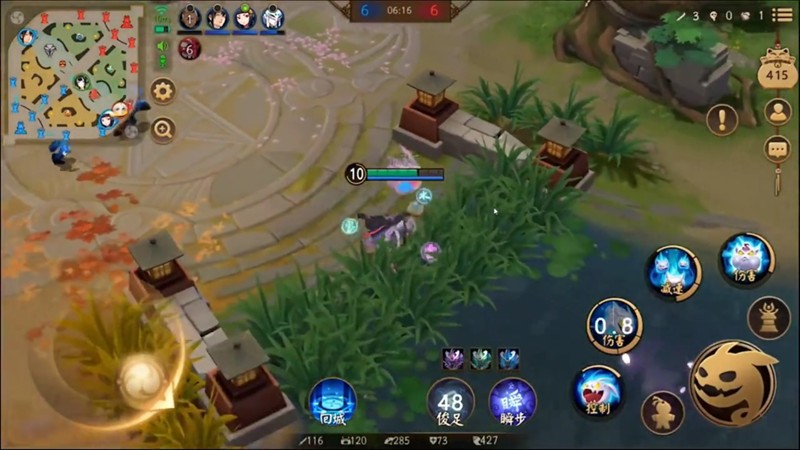Tap the 伤害 ability showing 0.8 cooldown
Screen dimensions: 800x450
tap(613, 325)
